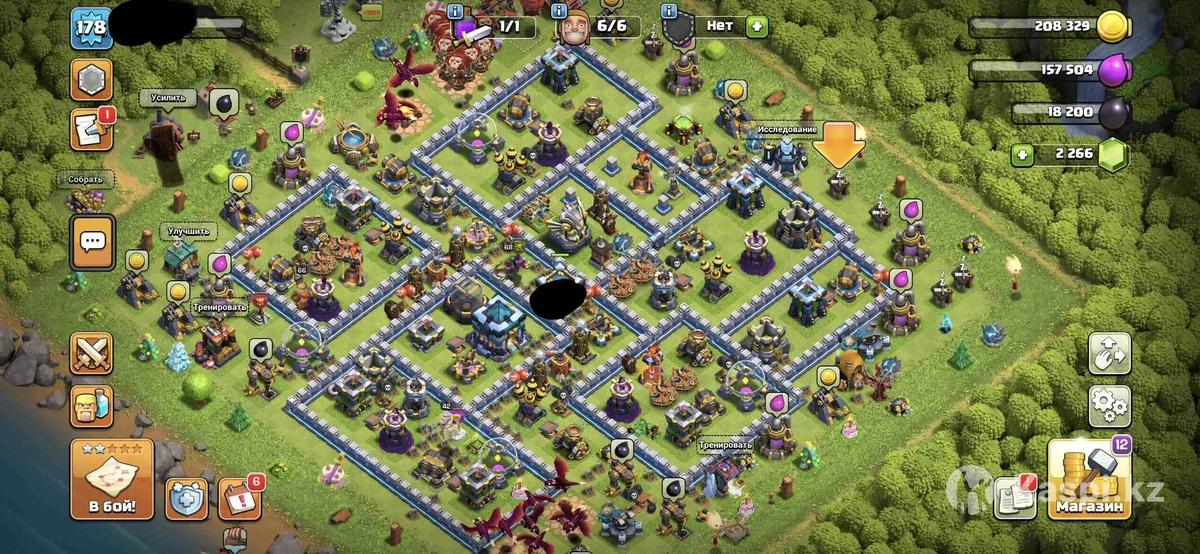Open the gray hexagon league badge button

(x=91, y=79)
